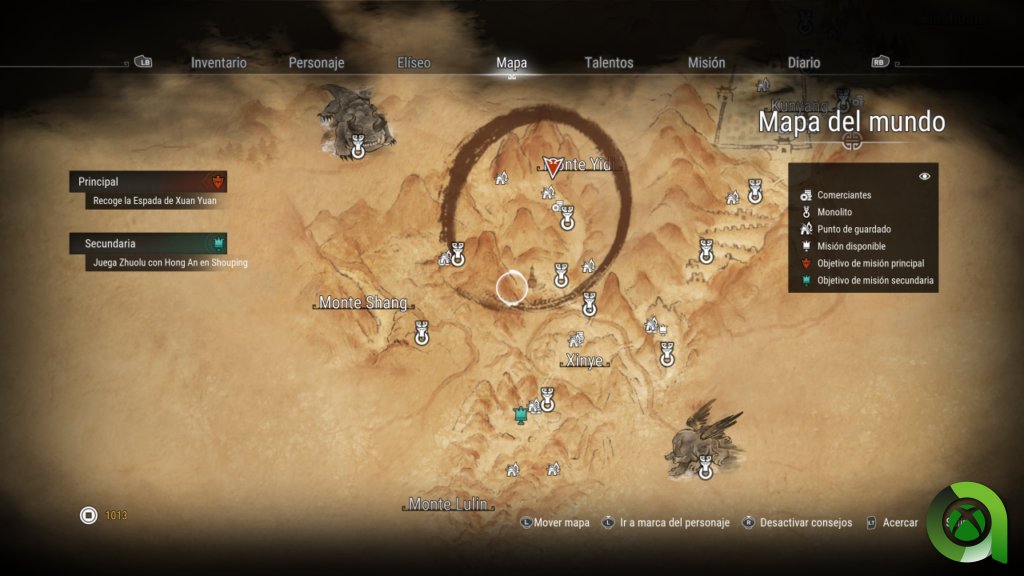Select the Elíseo tab

[x=414, y=63]
